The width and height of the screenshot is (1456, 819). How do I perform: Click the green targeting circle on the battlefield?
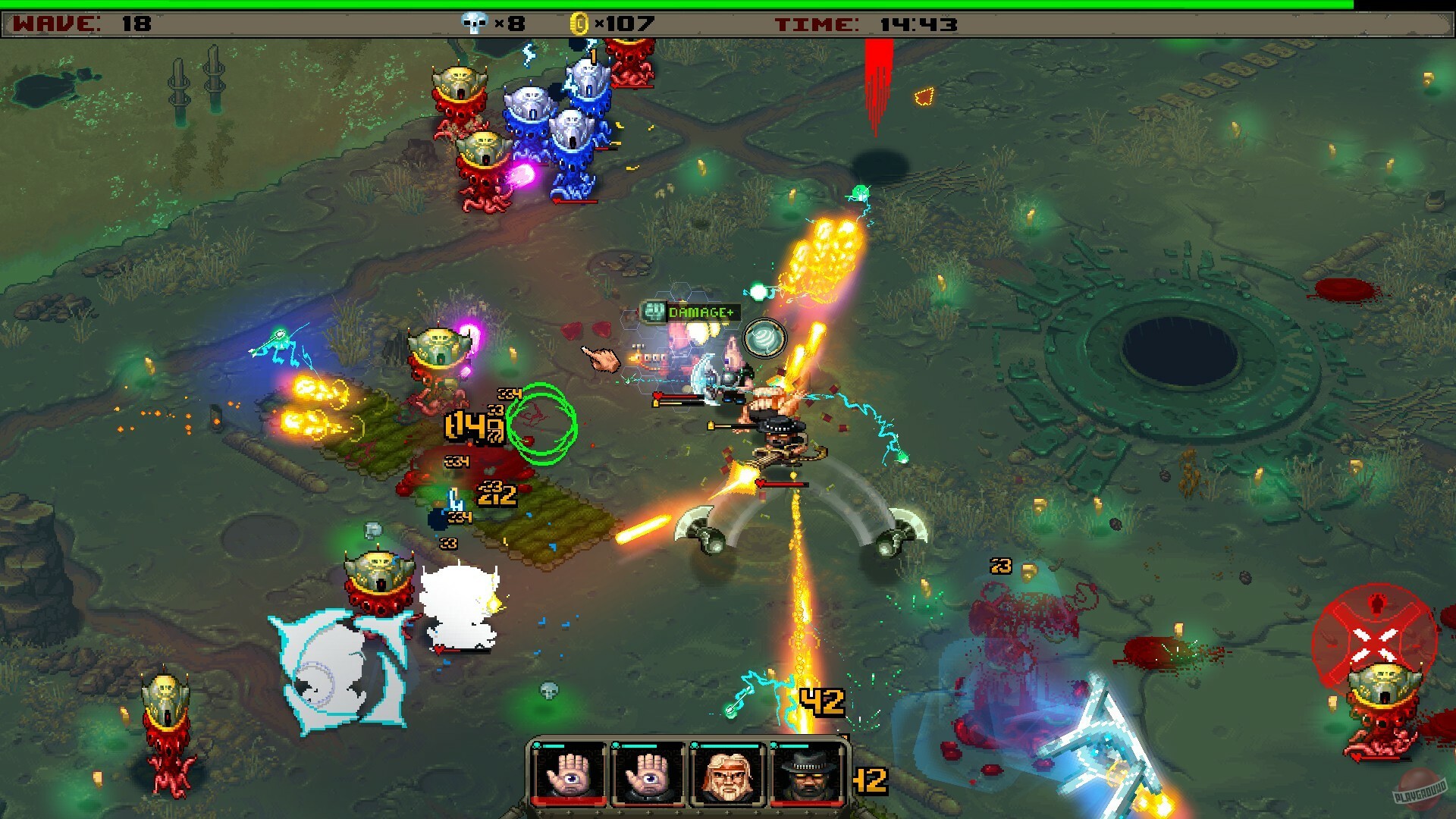[x=540, y=419]
